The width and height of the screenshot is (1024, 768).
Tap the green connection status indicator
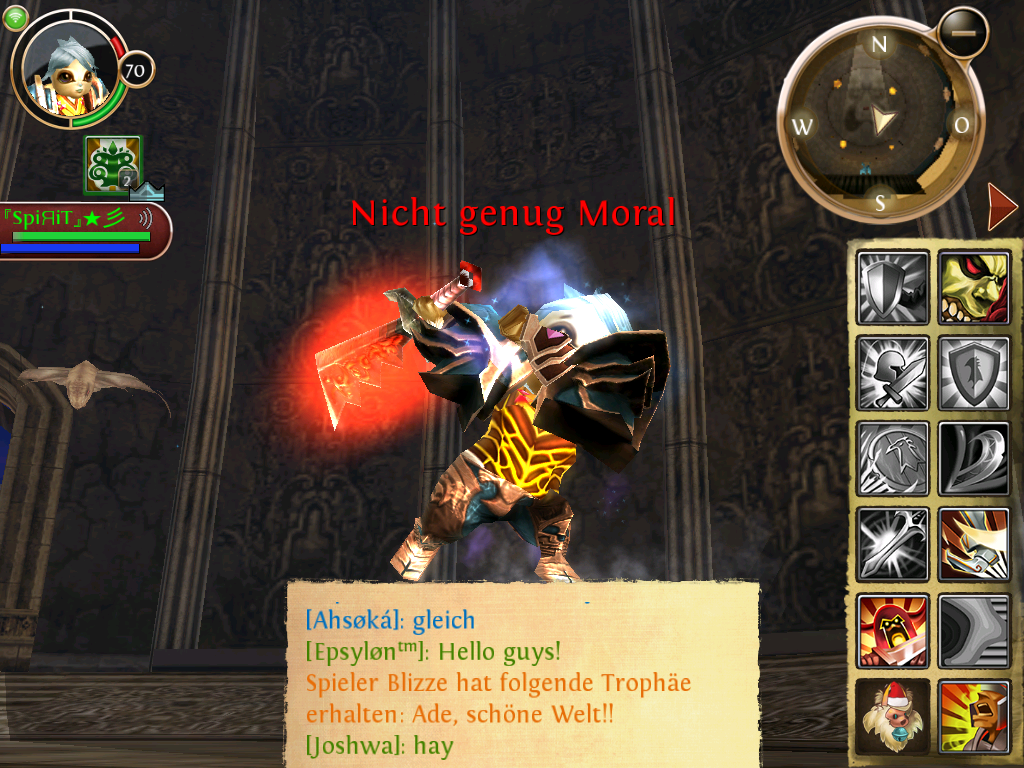(x=16, y=16)
